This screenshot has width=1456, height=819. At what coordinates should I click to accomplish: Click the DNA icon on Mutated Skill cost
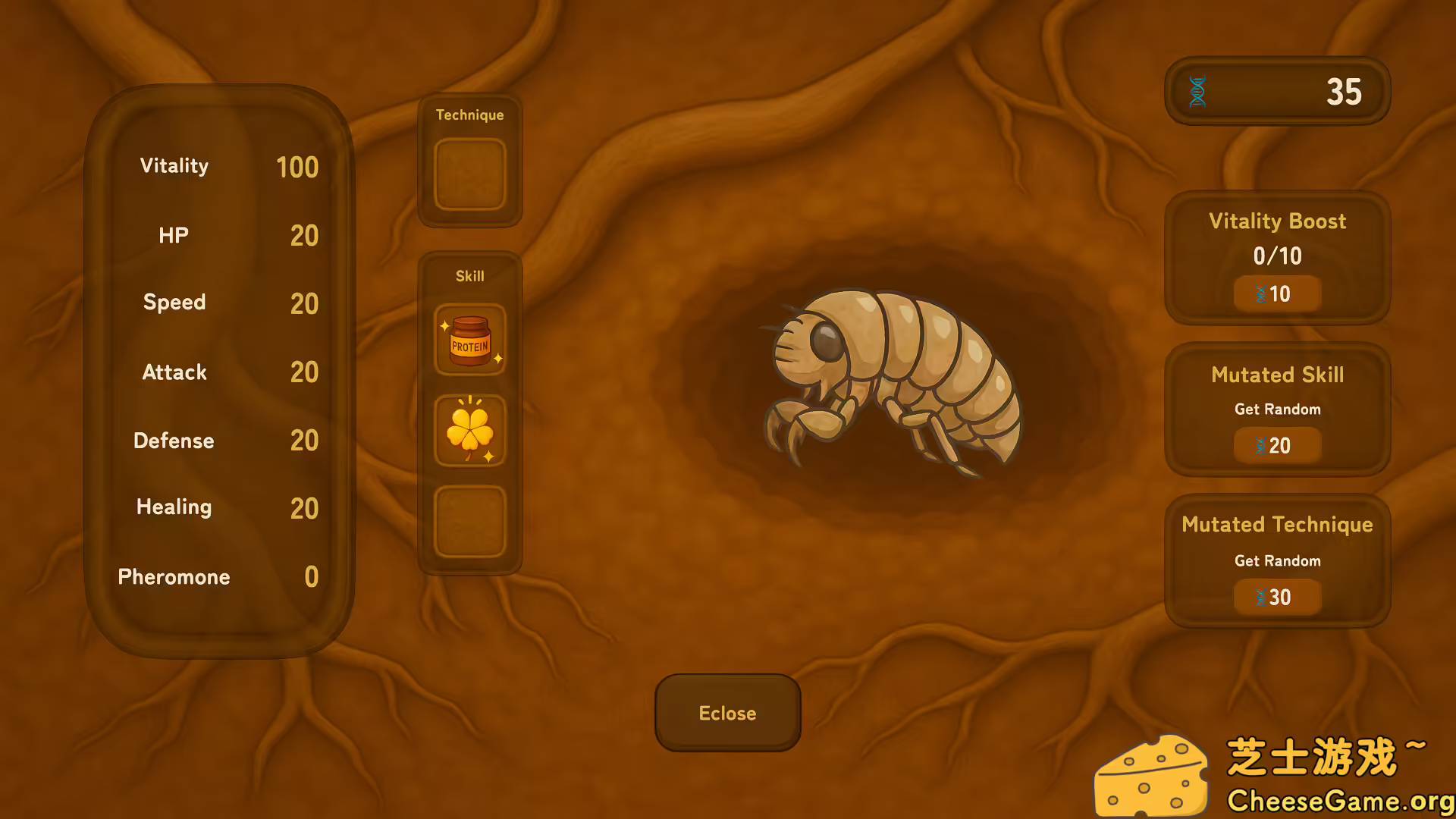1260,446
